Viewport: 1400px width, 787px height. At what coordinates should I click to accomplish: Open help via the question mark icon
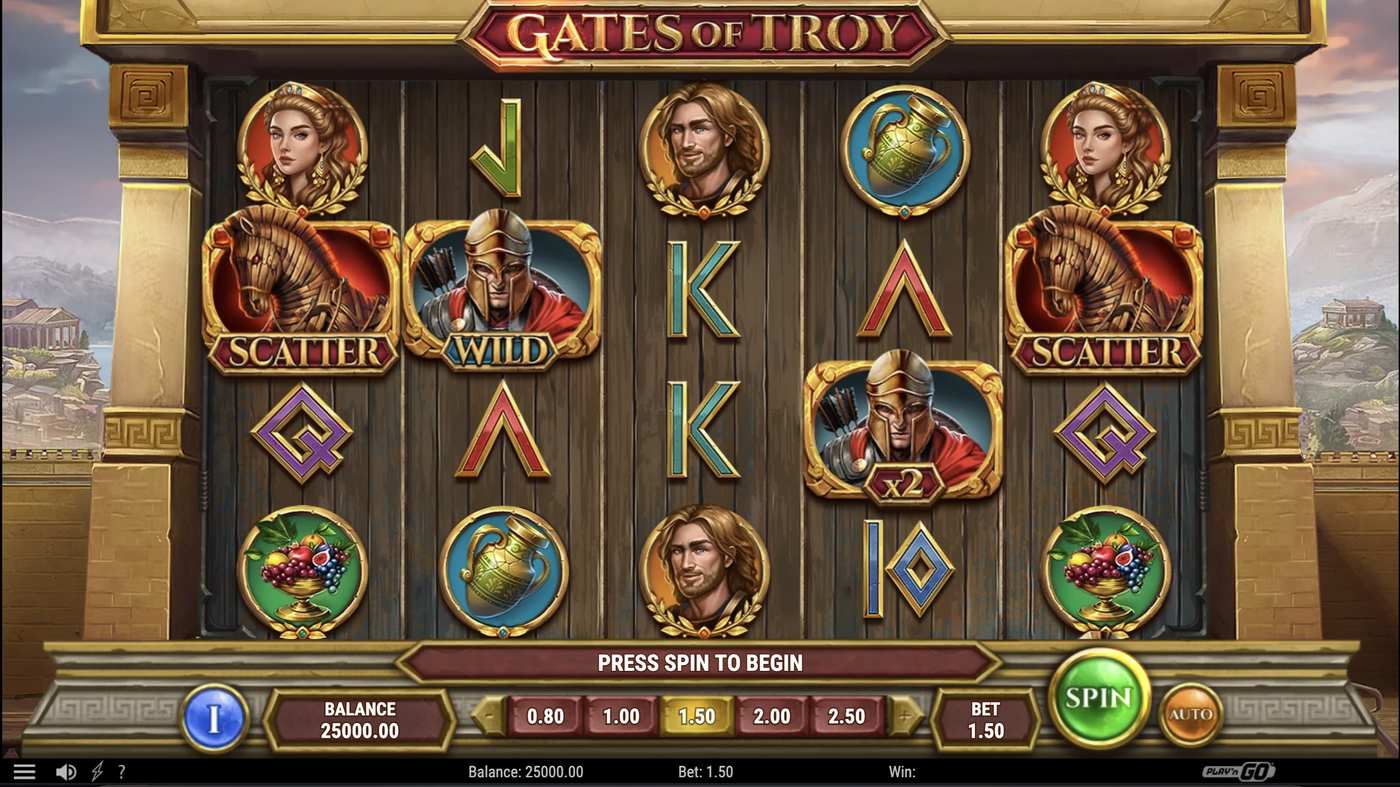tap(121, 771)
